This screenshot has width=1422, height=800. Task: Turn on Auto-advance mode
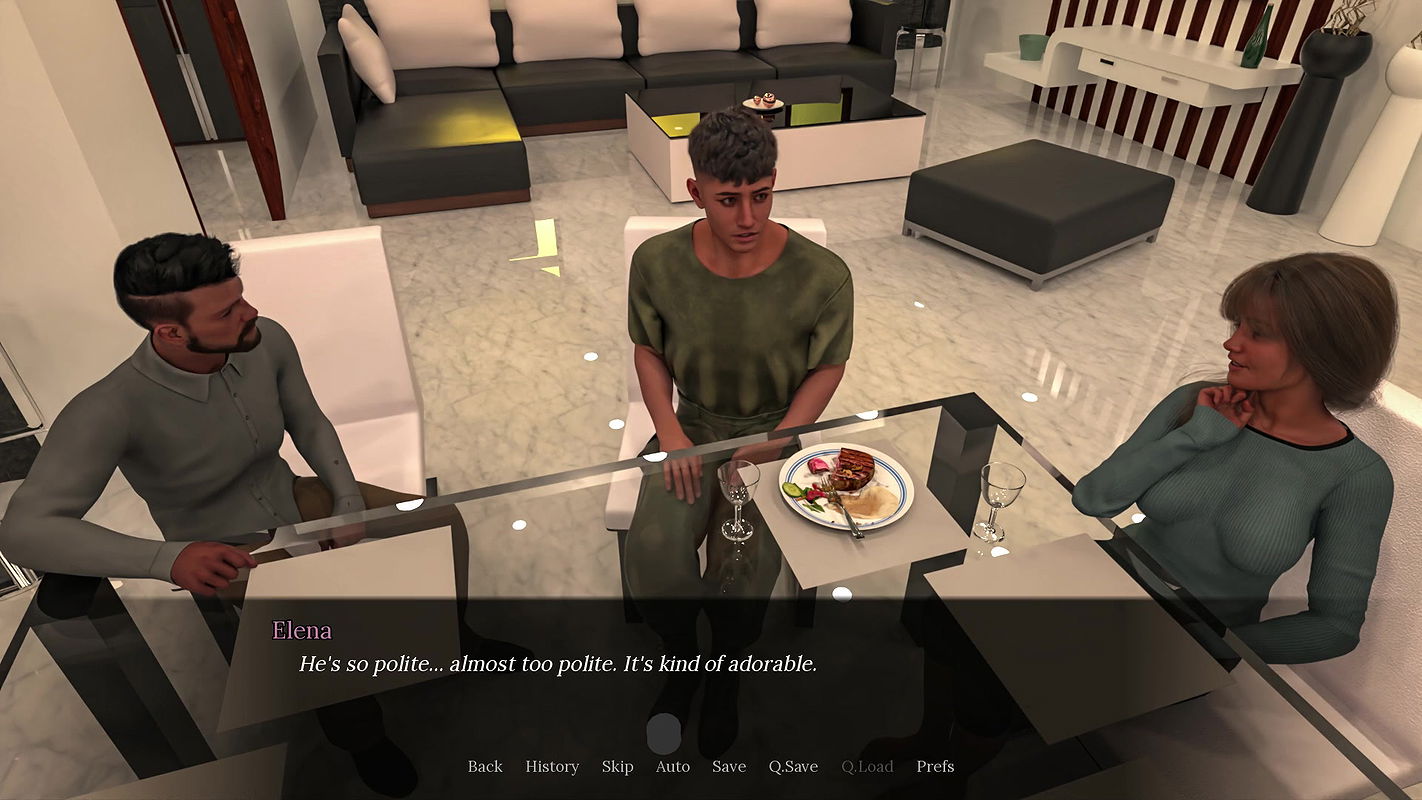pos(672,766)
